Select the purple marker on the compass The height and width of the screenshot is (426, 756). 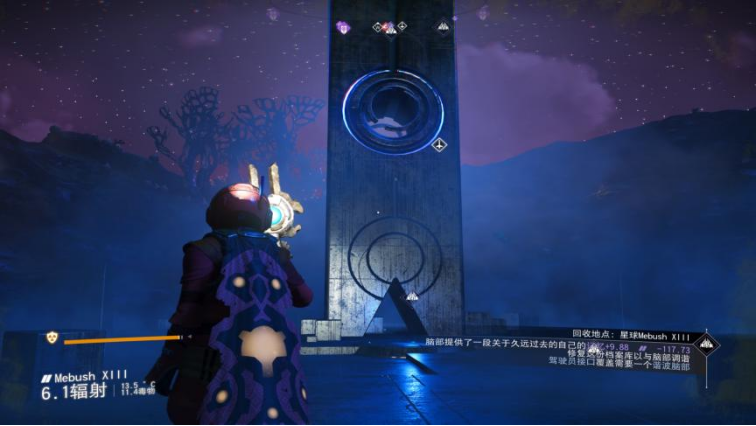coord(343,27)
